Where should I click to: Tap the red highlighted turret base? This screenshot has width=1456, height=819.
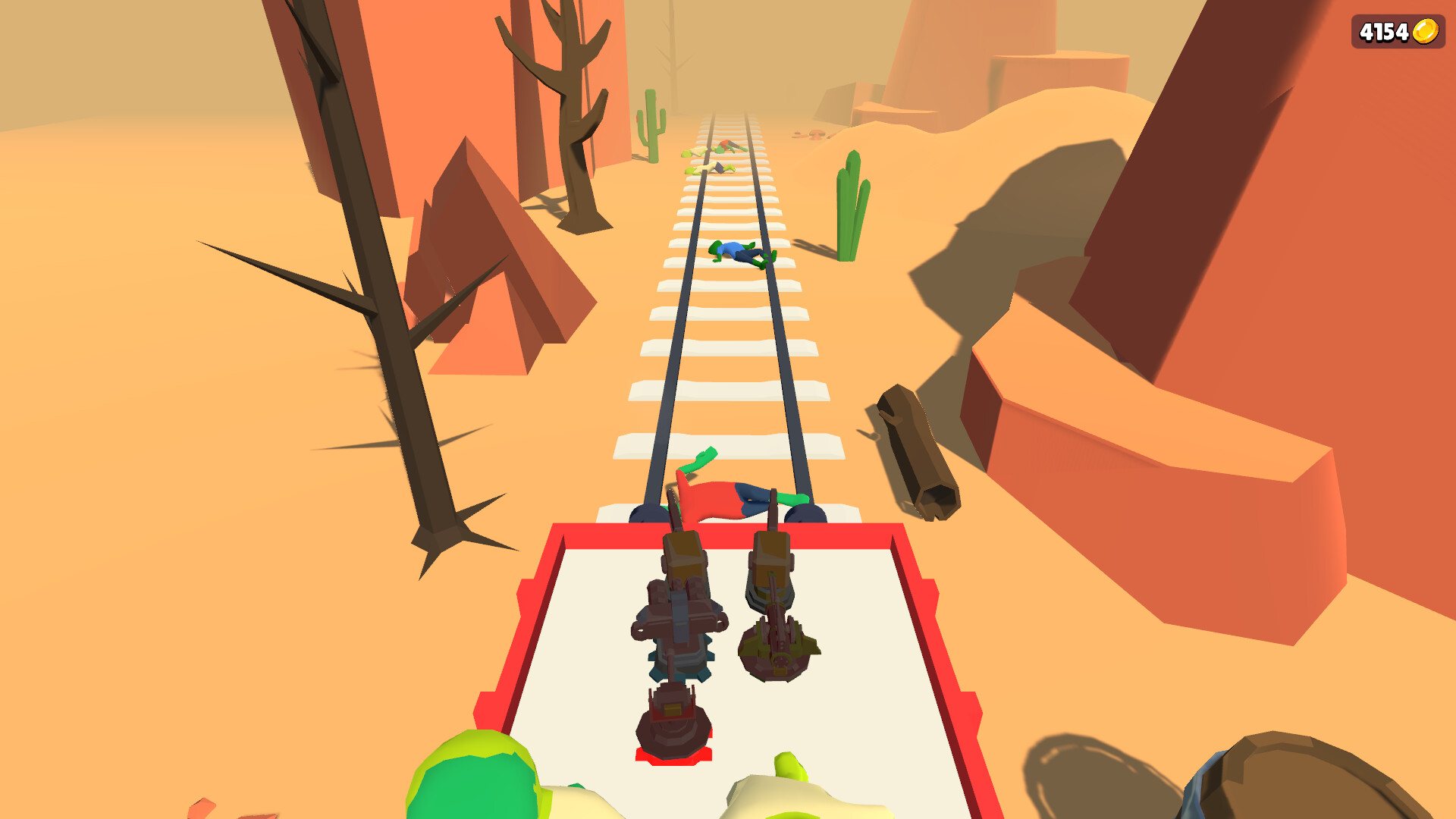tap(675, 758)
